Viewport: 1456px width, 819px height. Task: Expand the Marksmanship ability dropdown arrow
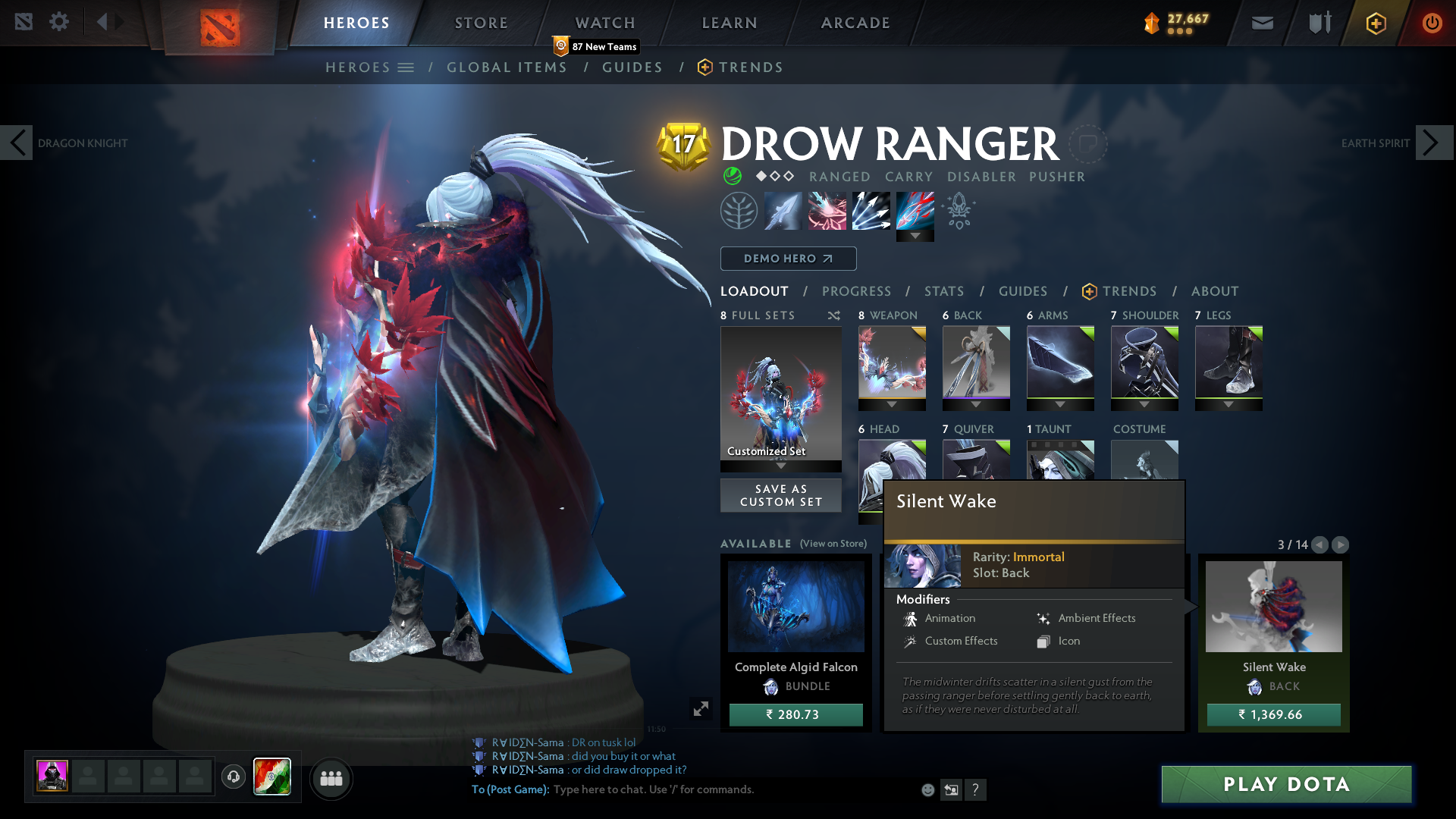click(915, 237)
